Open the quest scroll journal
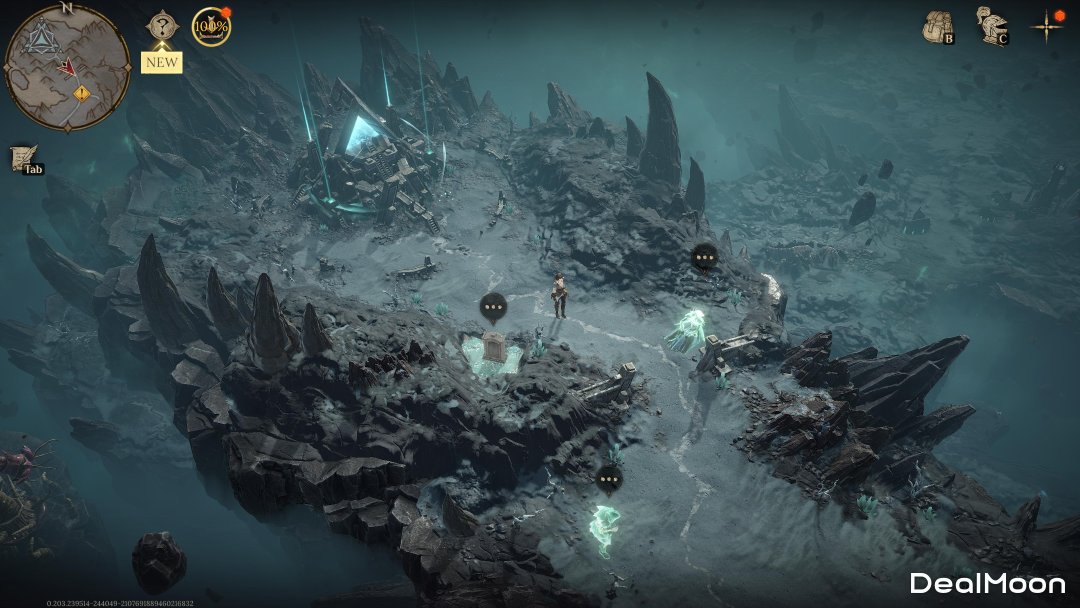1080x608 pixels. pyautogui.click(x=22, y=158)
